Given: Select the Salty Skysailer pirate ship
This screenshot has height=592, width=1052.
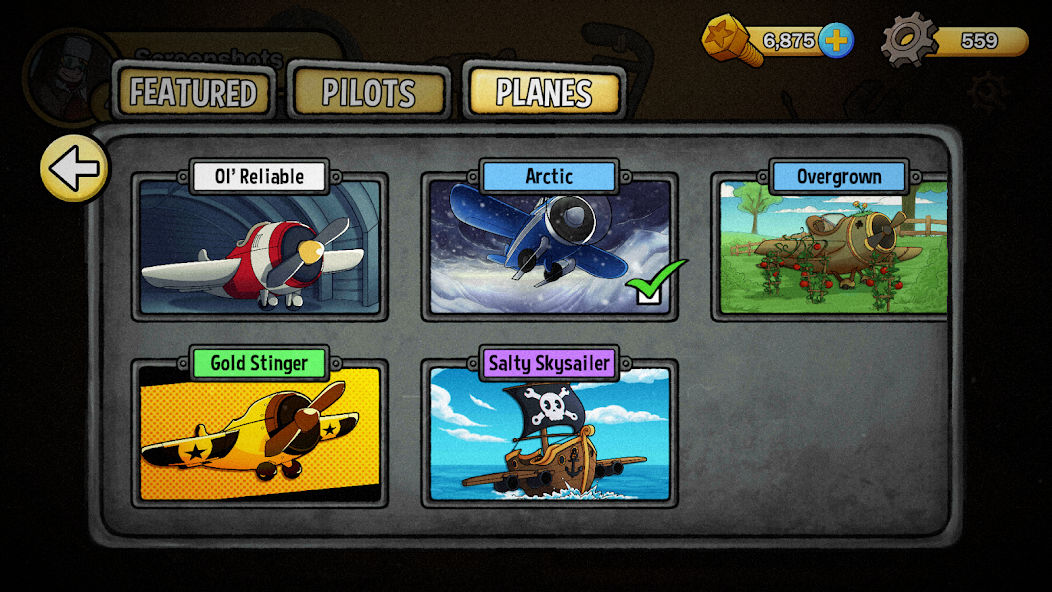Looking at the screenshot, I should coord(549,433).
